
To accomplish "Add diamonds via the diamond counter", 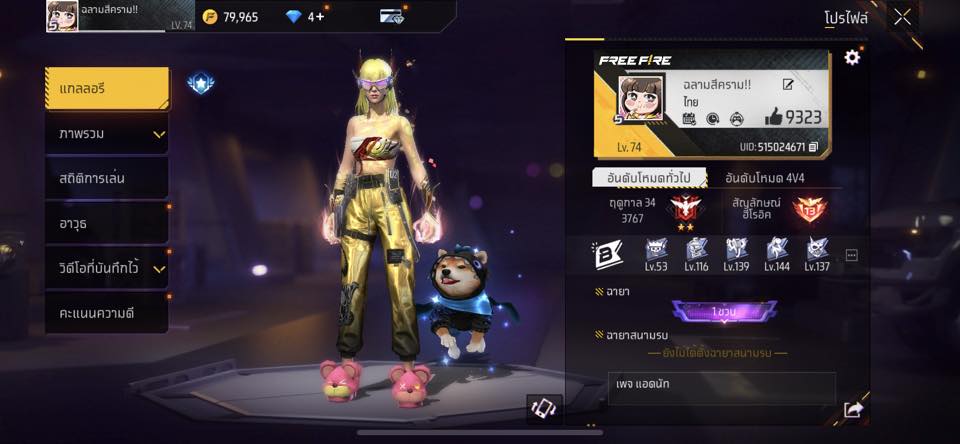I will tap(305, 17).
